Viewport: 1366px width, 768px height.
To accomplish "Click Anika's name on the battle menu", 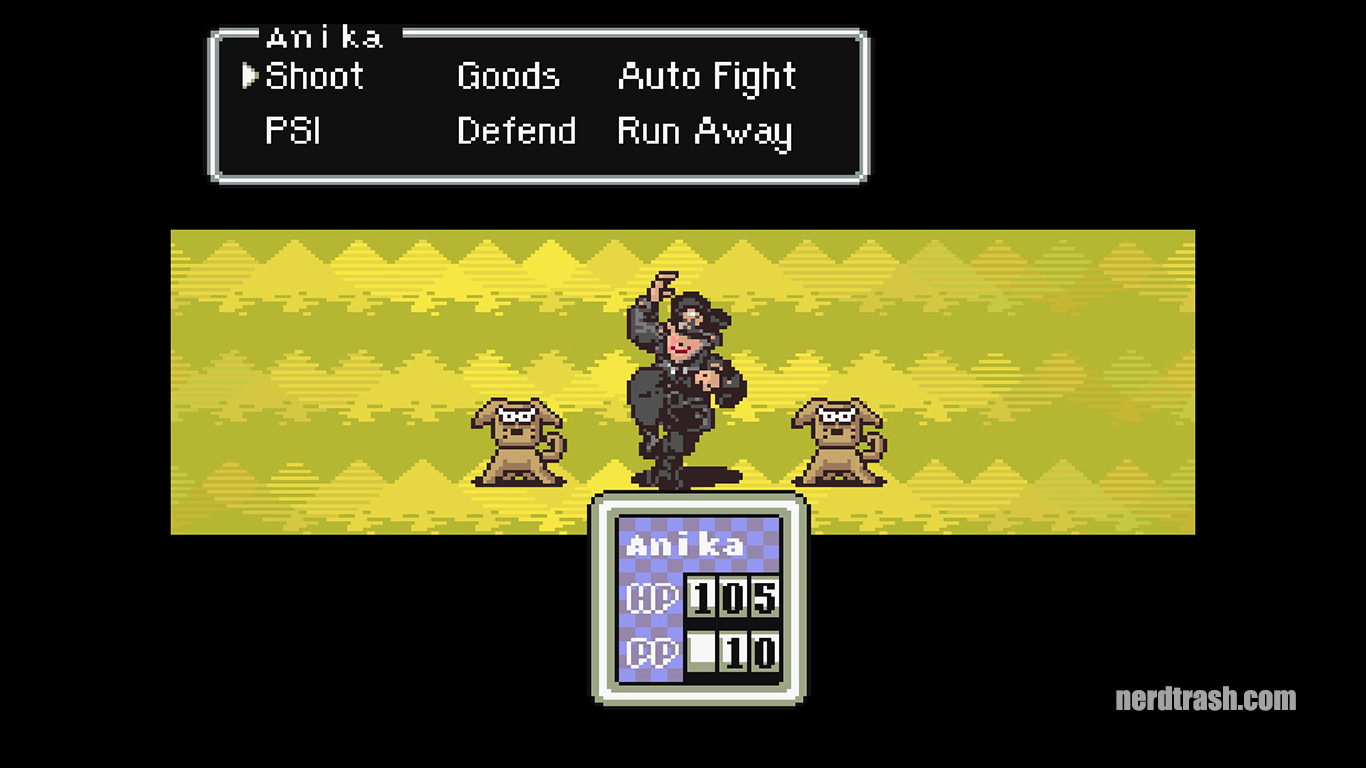I will click(325, 36).
